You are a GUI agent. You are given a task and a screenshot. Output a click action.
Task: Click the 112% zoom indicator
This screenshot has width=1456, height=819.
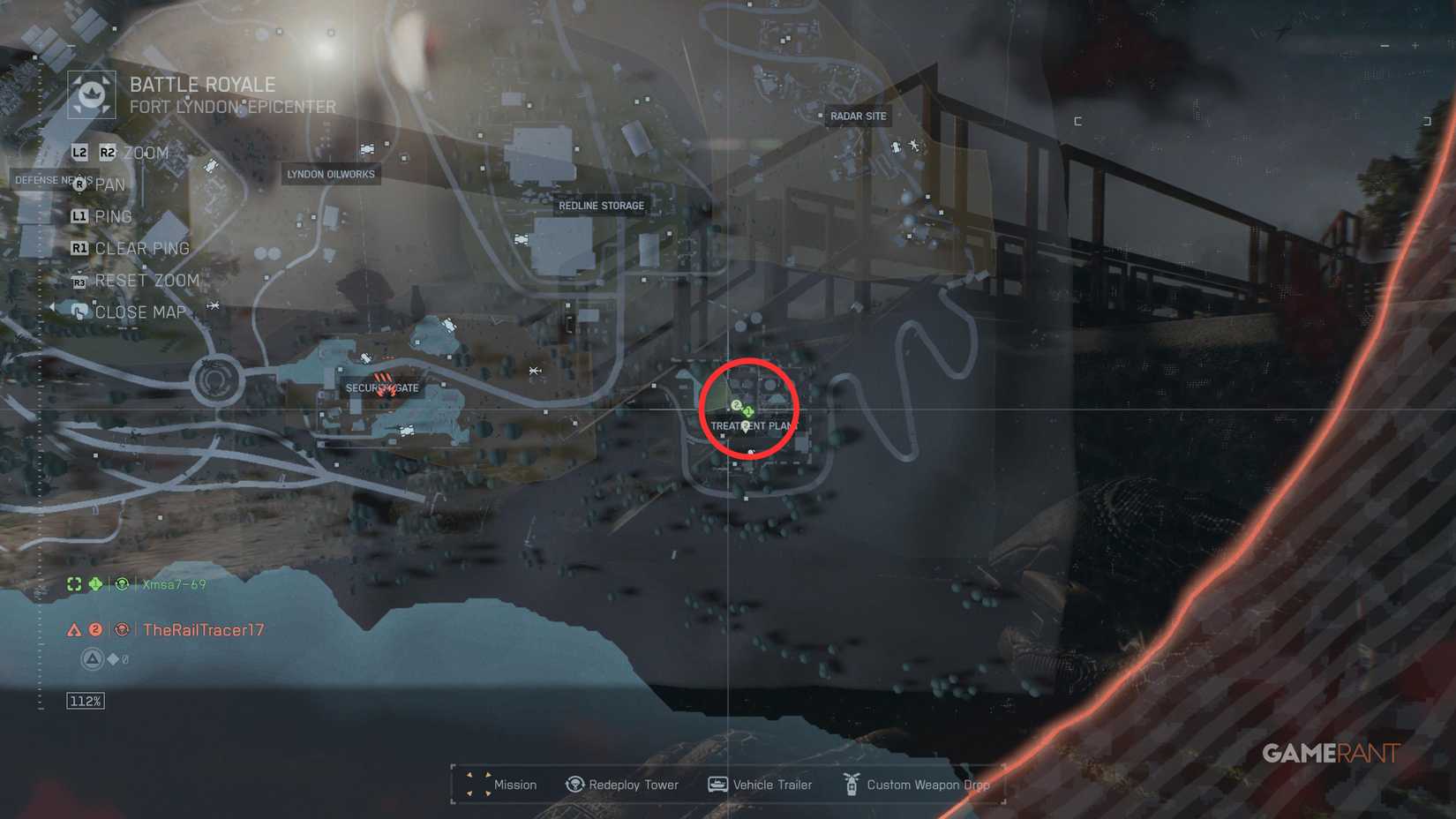(84, 701)
